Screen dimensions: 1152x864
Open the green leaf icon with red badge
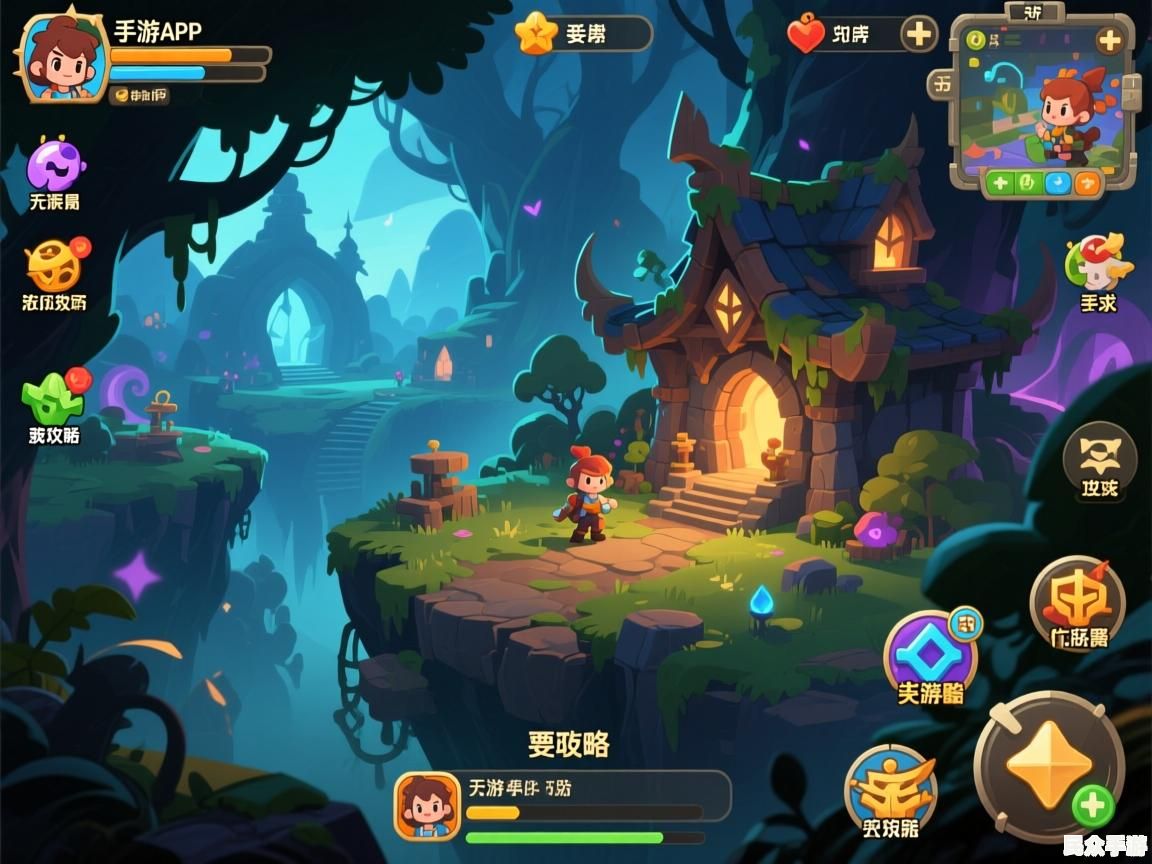pos(54,398)
